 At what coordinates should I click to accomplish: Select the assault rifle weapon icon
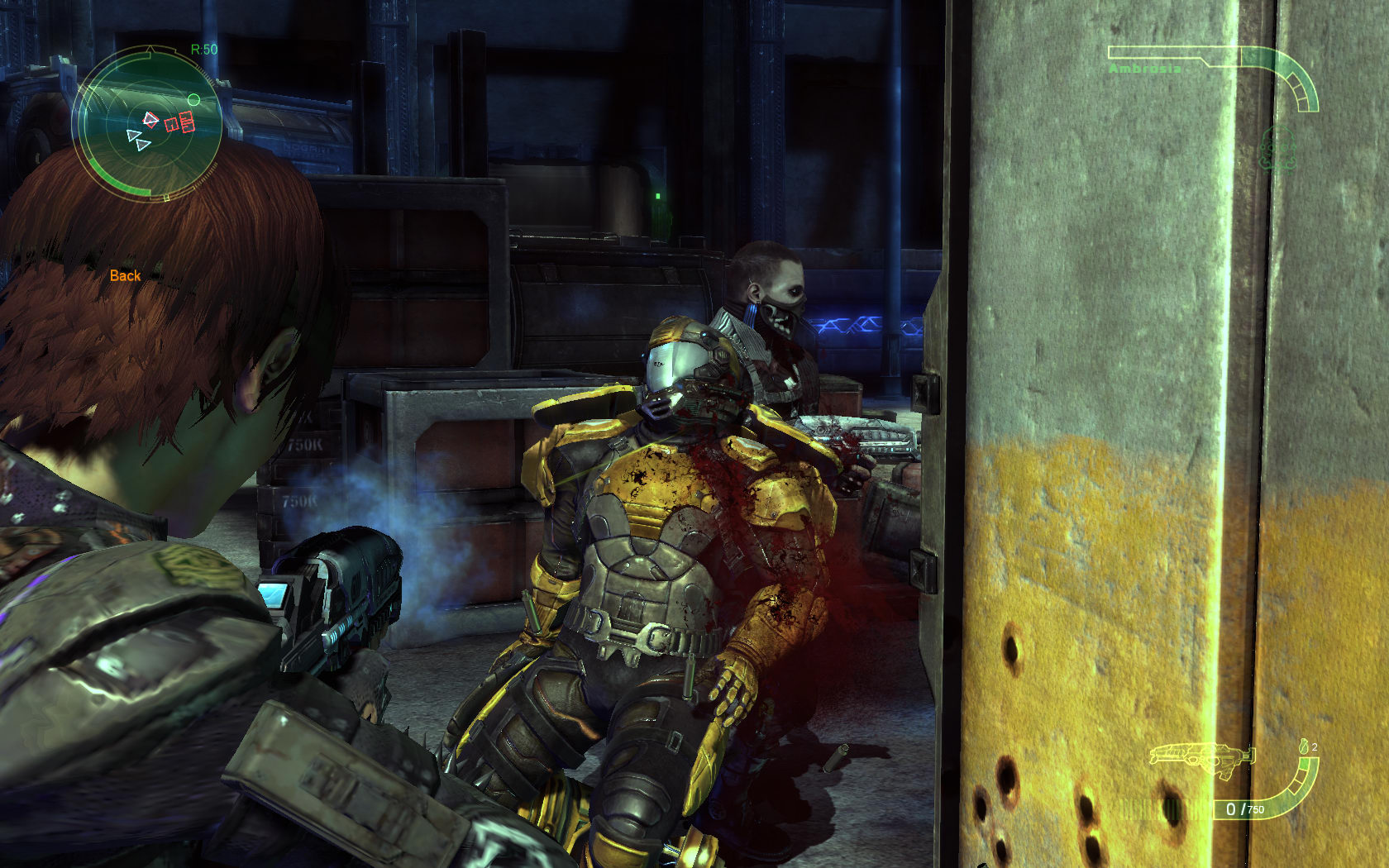click(x=1200, y=757)
